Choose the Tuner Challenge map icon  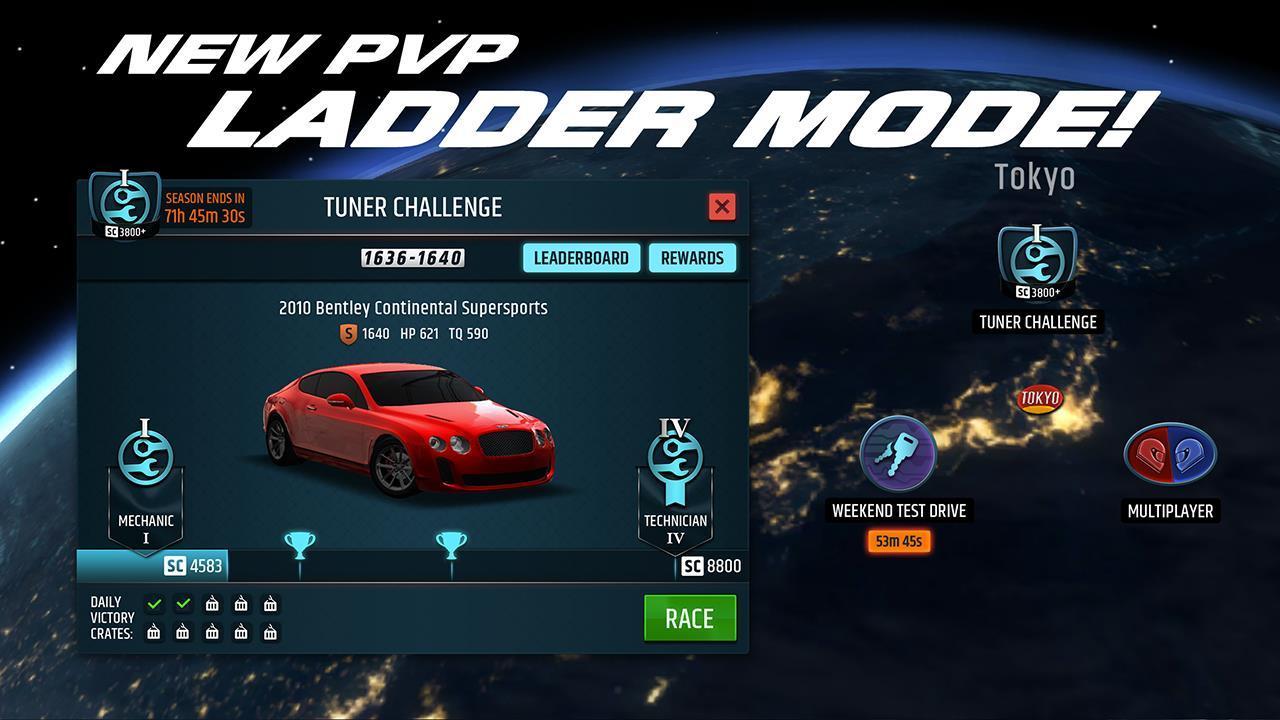click(x=1037, y=262)
